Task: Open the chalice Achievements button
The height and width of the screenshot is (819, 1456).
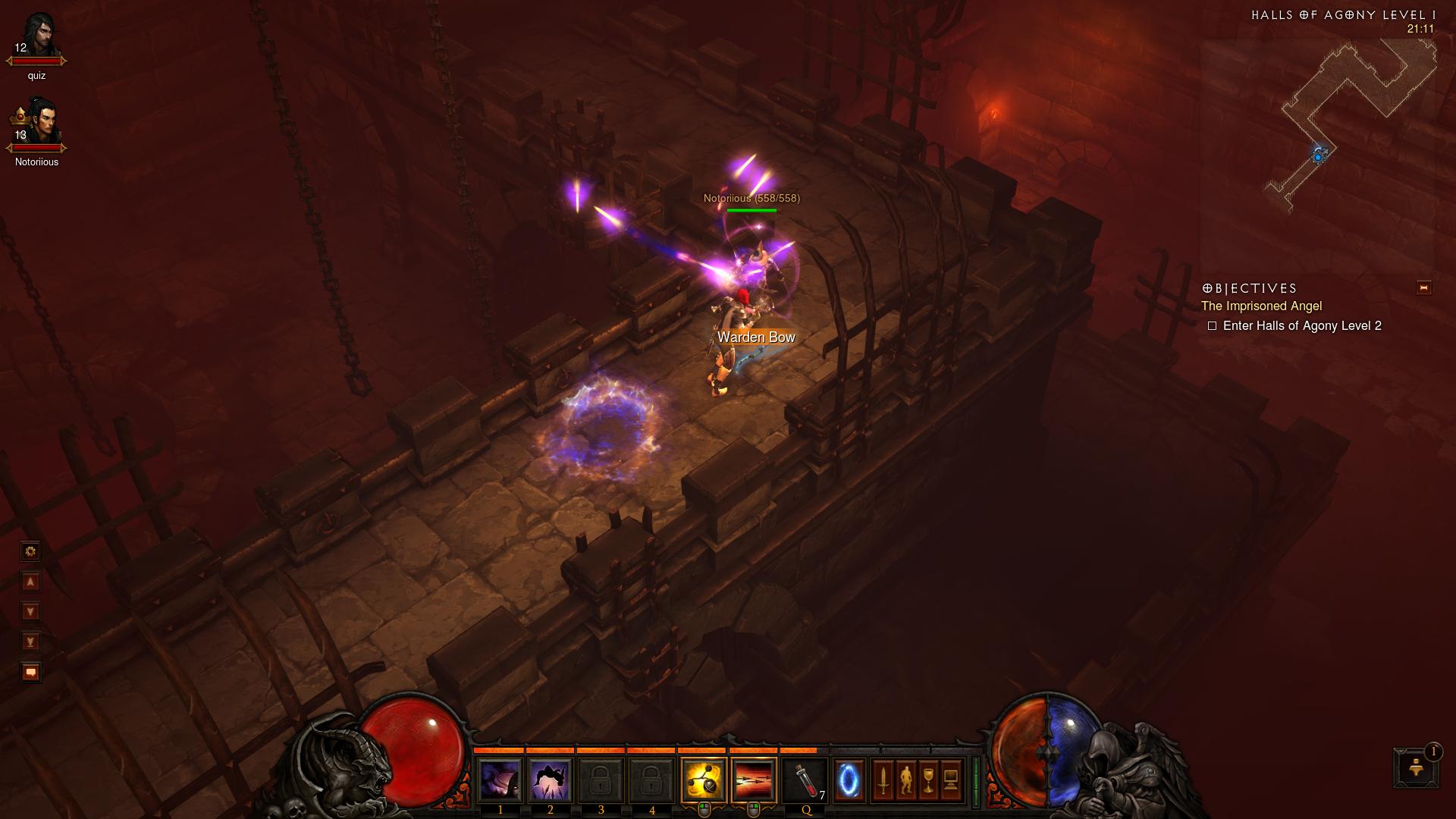Action: coord(928,780)
